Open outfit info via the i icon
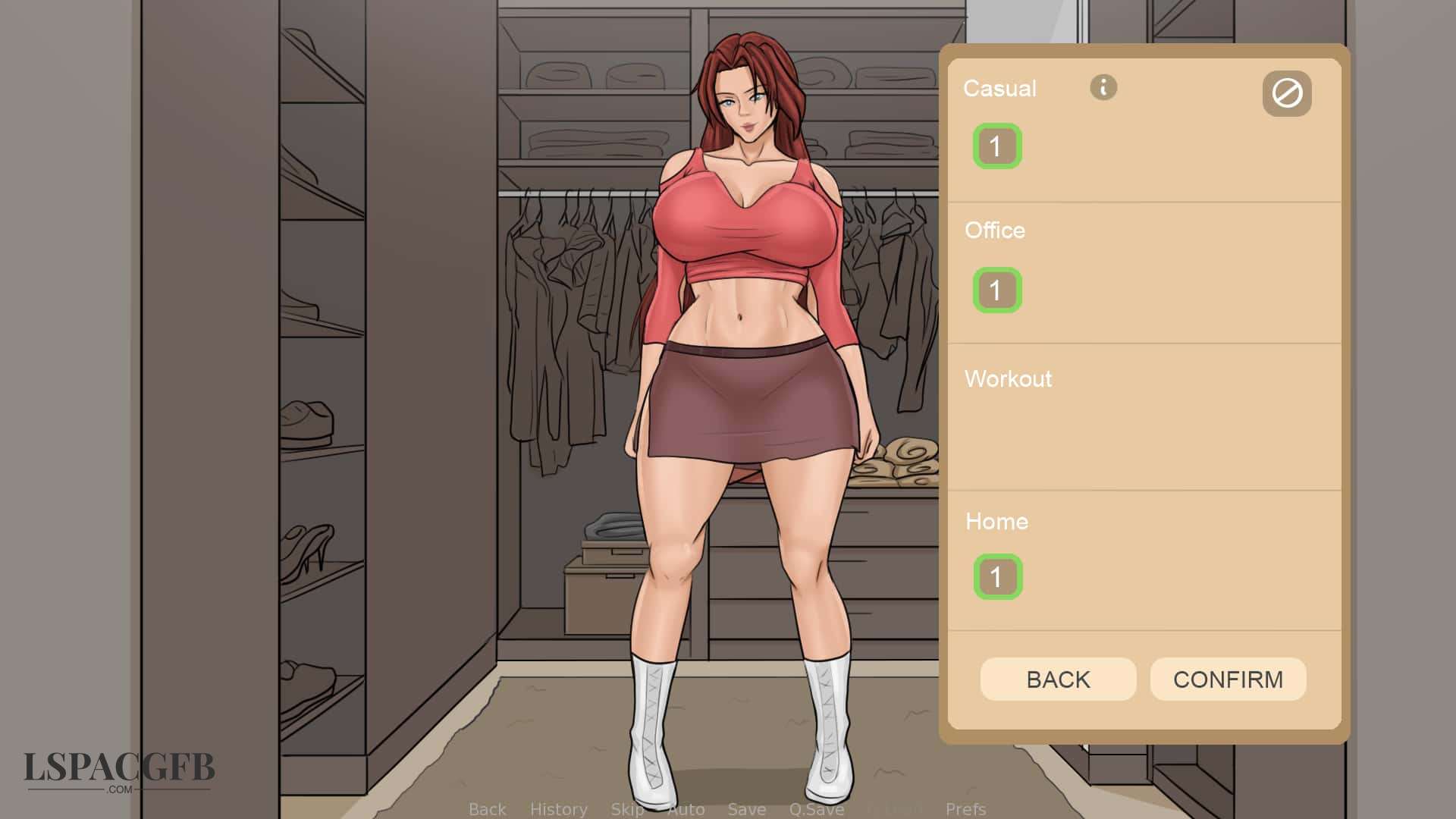This screenshot has width=1456, height=819. tap(1103, 88)
